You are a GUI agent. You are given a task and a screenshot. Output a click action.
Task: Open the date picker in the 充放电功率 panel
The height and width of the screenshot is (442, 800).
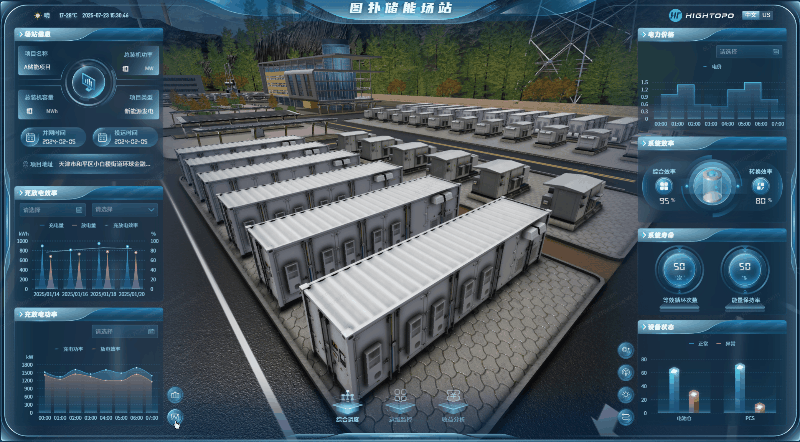[124, 331]
